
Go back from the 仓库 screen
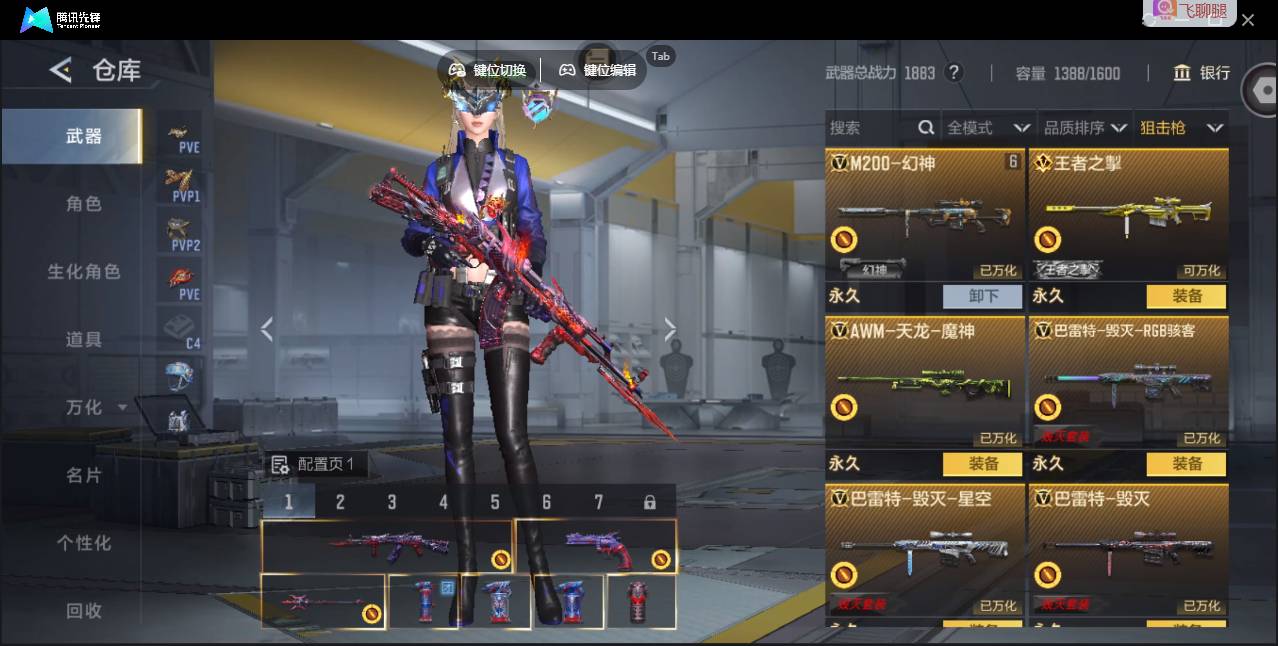61,70
